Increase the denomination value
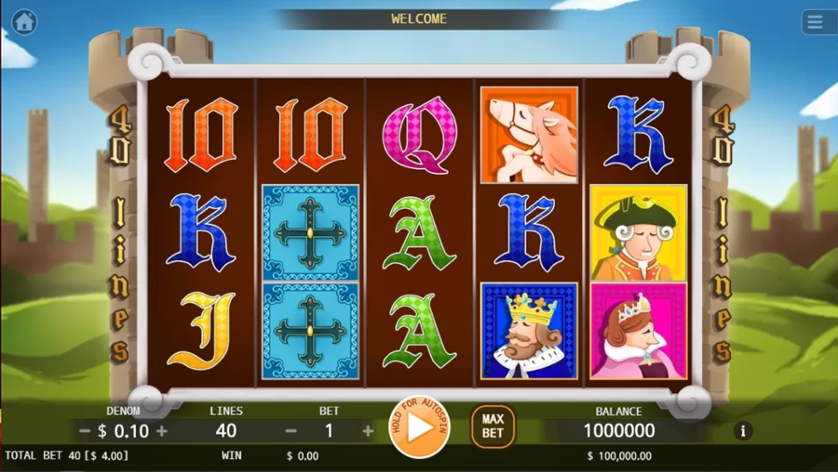This screenshot has height=472, width=838. [x=162, y=431]
